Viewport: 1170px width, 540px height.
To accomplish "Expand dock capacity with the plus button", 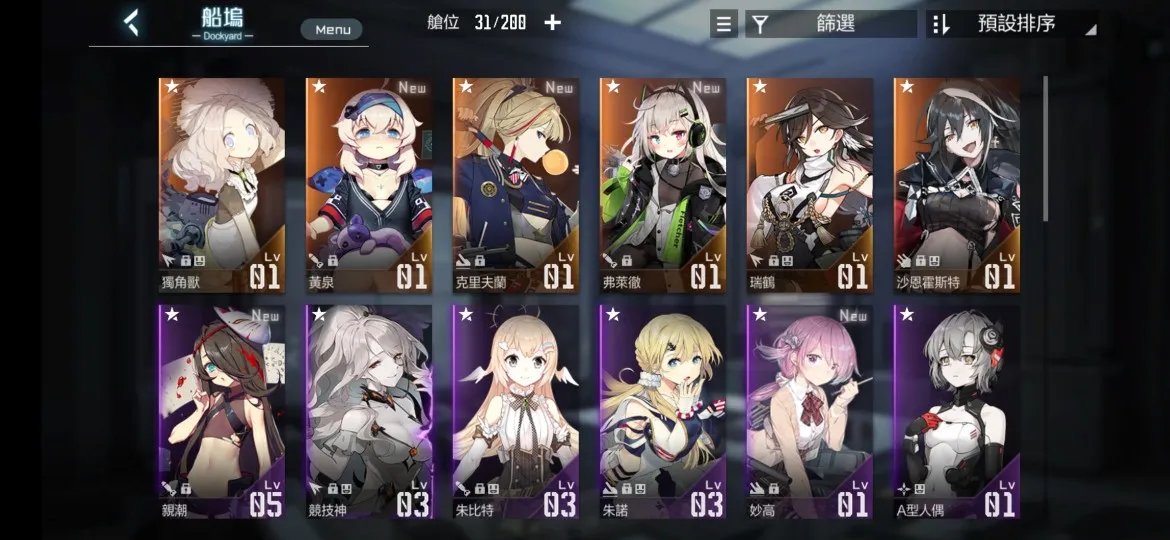I will pyautogui.click(x=553, y=22).
